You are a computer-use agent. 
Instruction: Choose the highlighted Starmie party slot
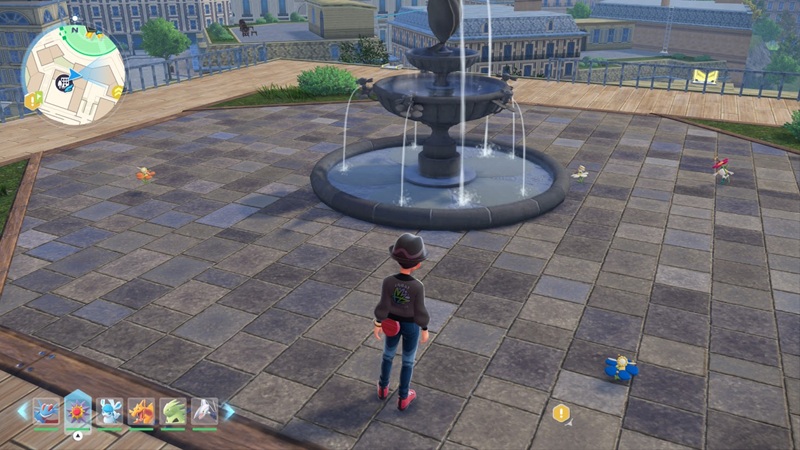pos(77,411)
